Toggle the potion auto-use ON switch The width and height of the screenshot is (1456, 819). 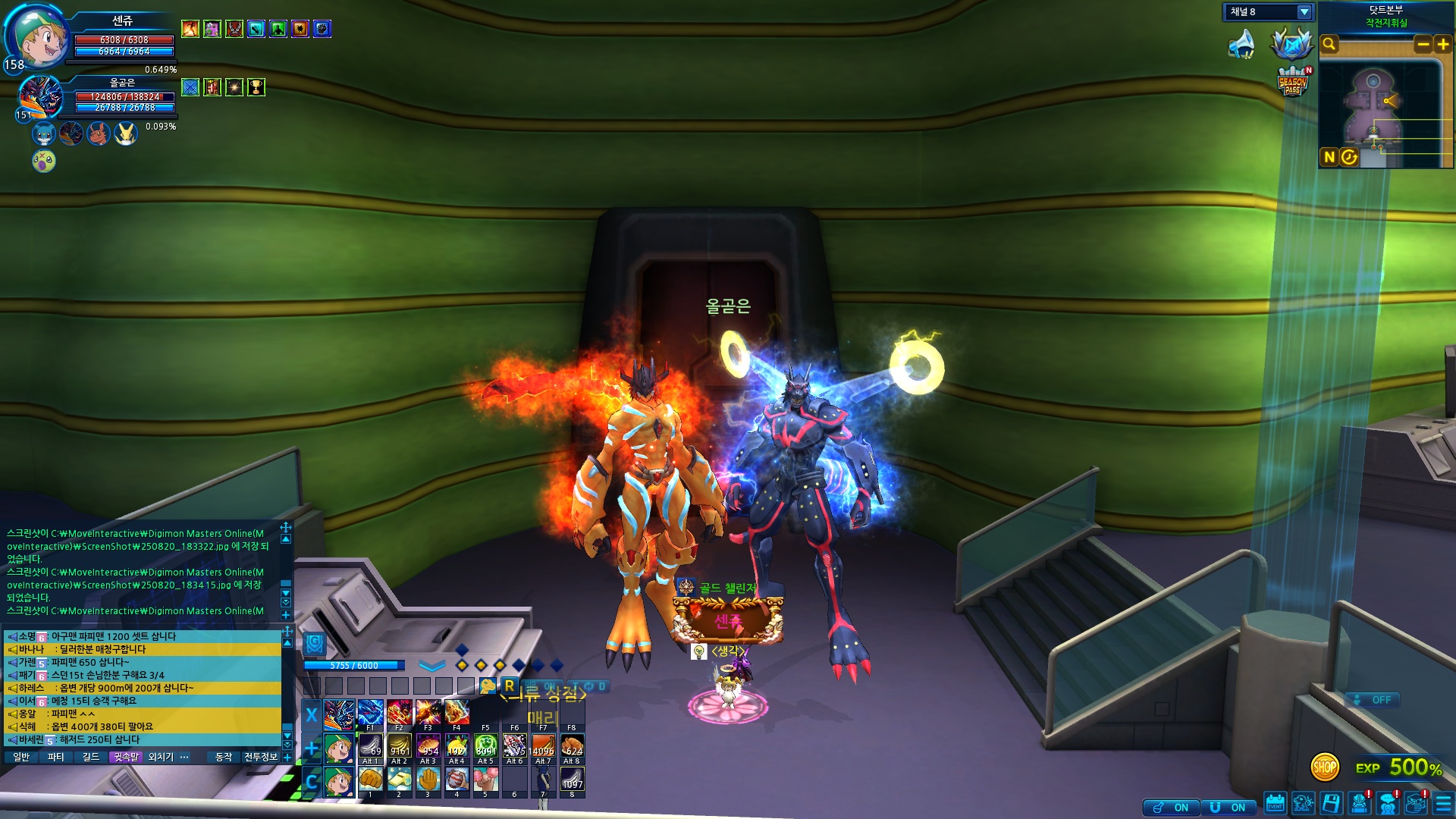coord(1171,808)
